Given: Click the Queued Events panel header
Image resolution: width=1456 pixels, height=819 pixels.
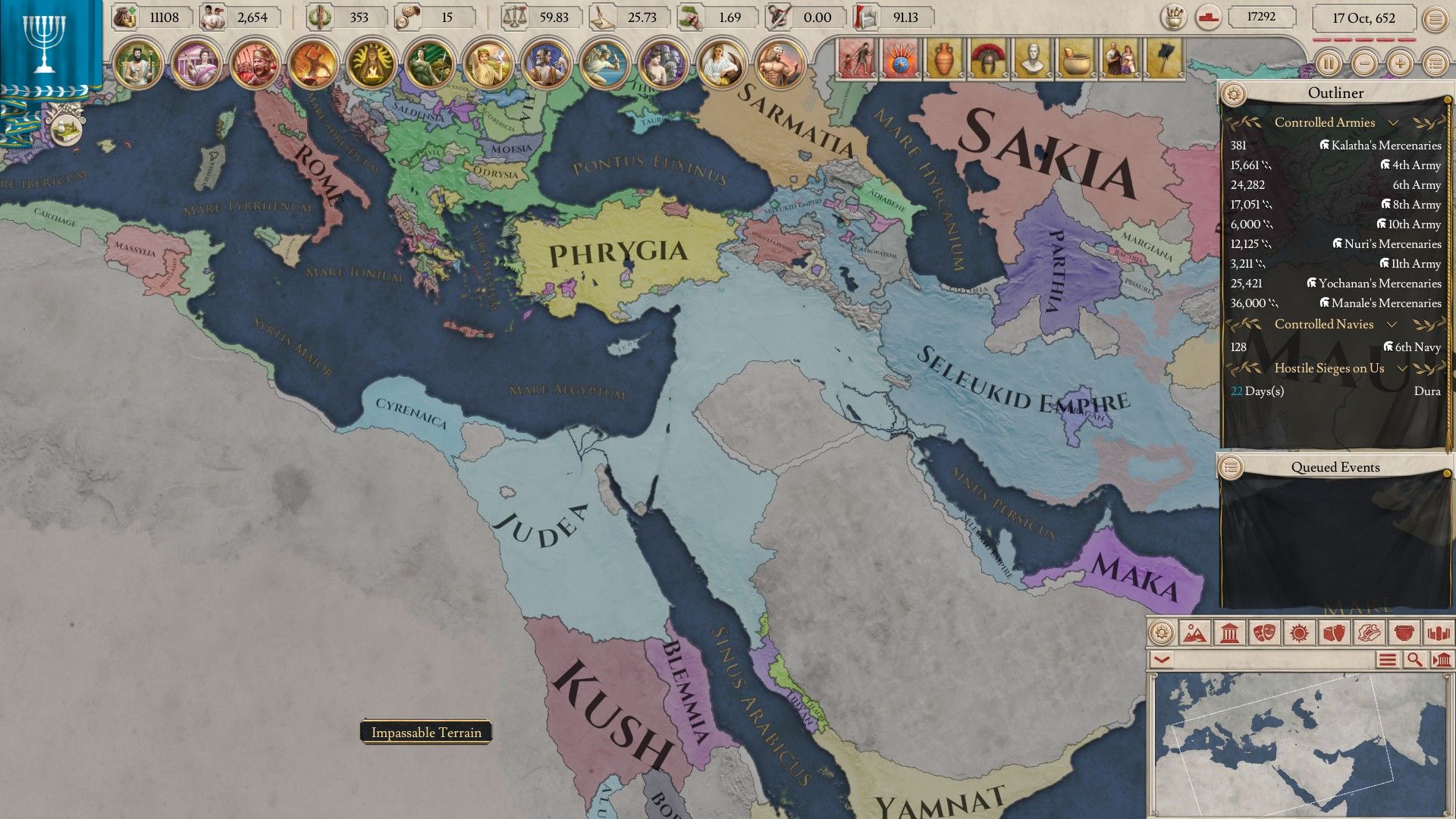Looking at the screenshot, I should click(x=1336, y=467).
